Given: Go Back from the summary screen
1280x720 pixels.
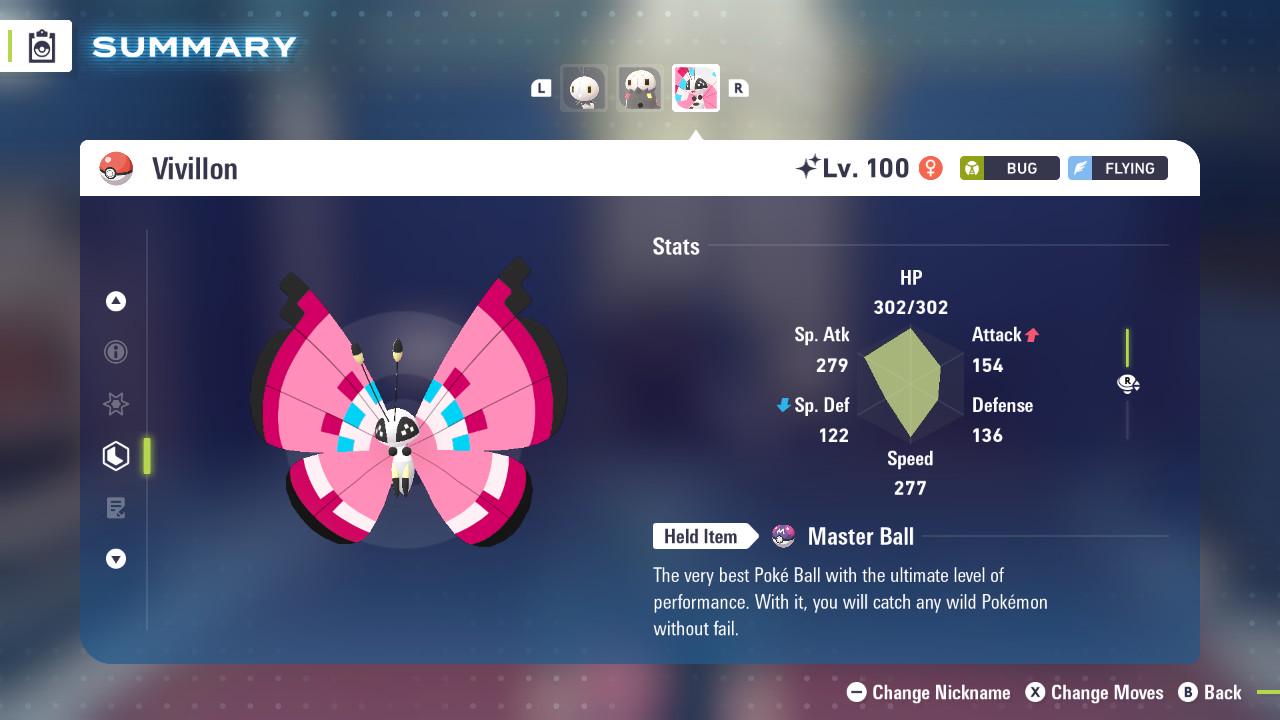Looking at the screenshot, I should coord(1210,692).
